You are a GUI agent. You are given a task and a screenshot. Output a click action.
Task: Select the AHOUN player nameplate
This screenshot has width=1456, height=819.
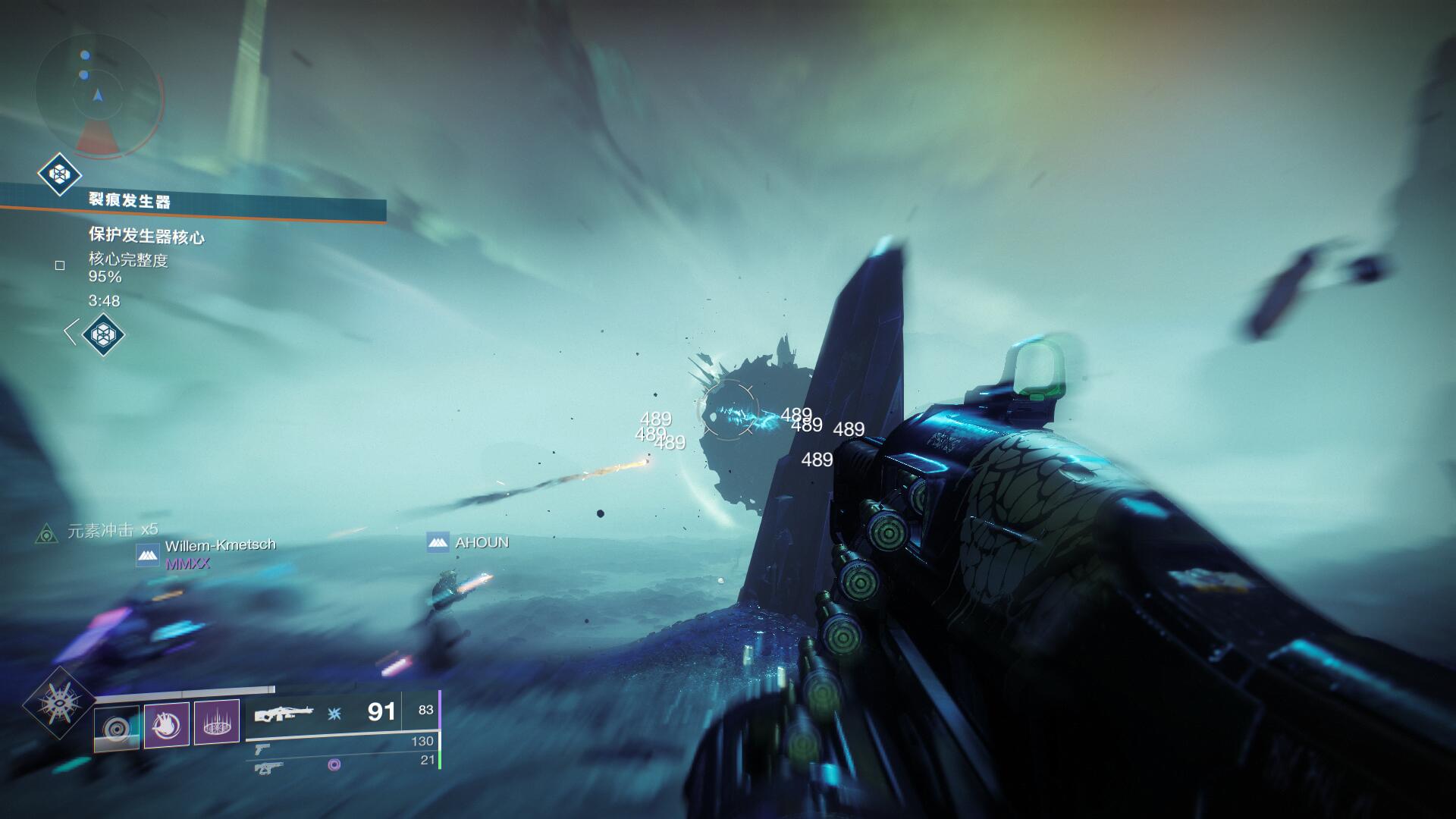coord(481,543)
